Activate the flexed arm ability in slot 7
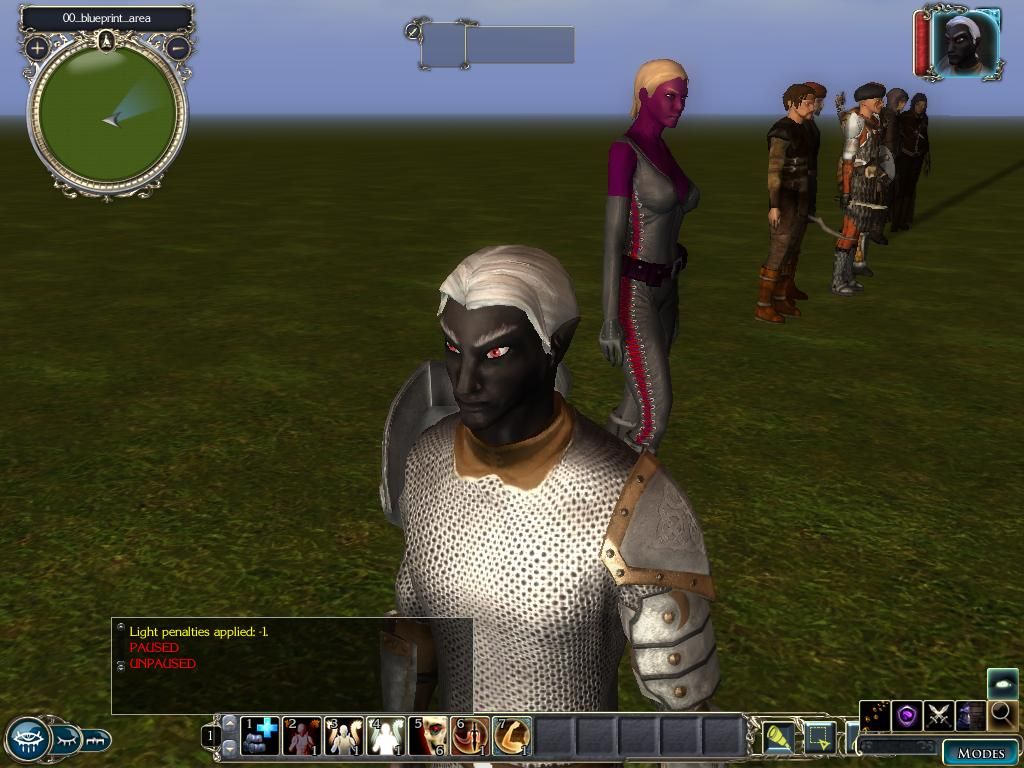1024x768 pixels. (x=512, y=736)
